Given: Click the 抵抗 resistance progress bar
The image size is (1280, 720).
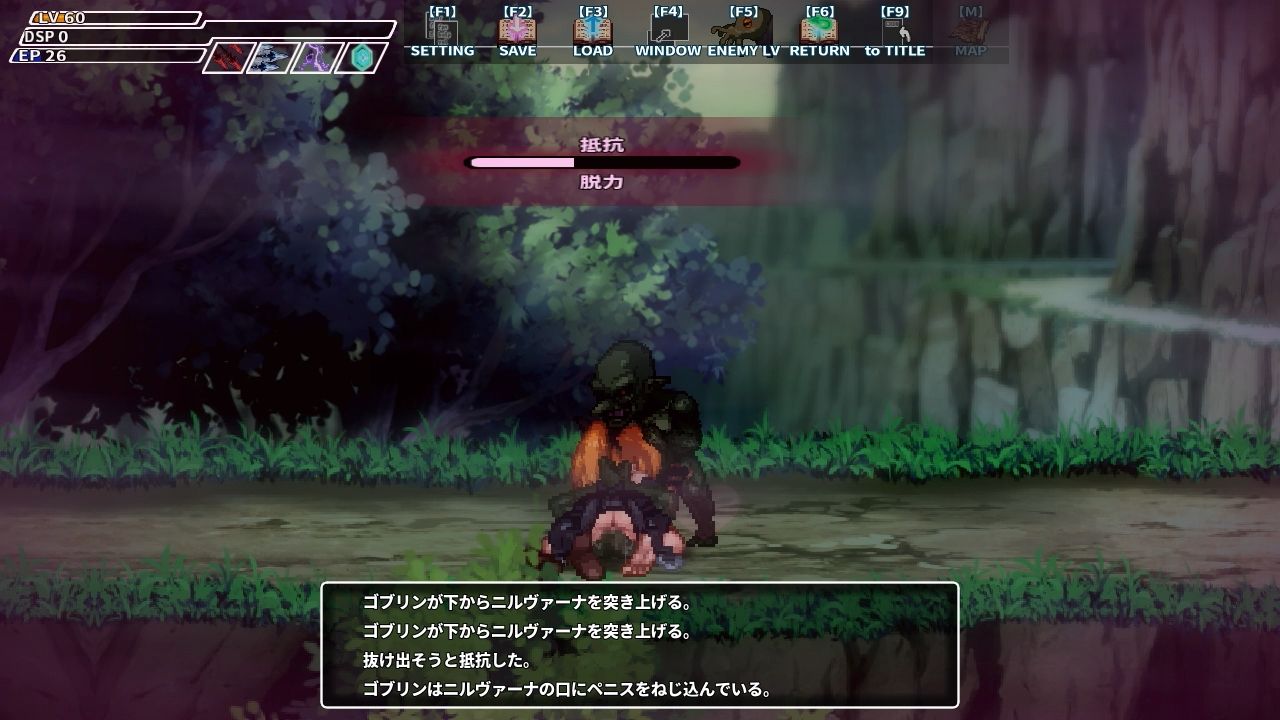Looking at the screenshot, I should [604, 162].
